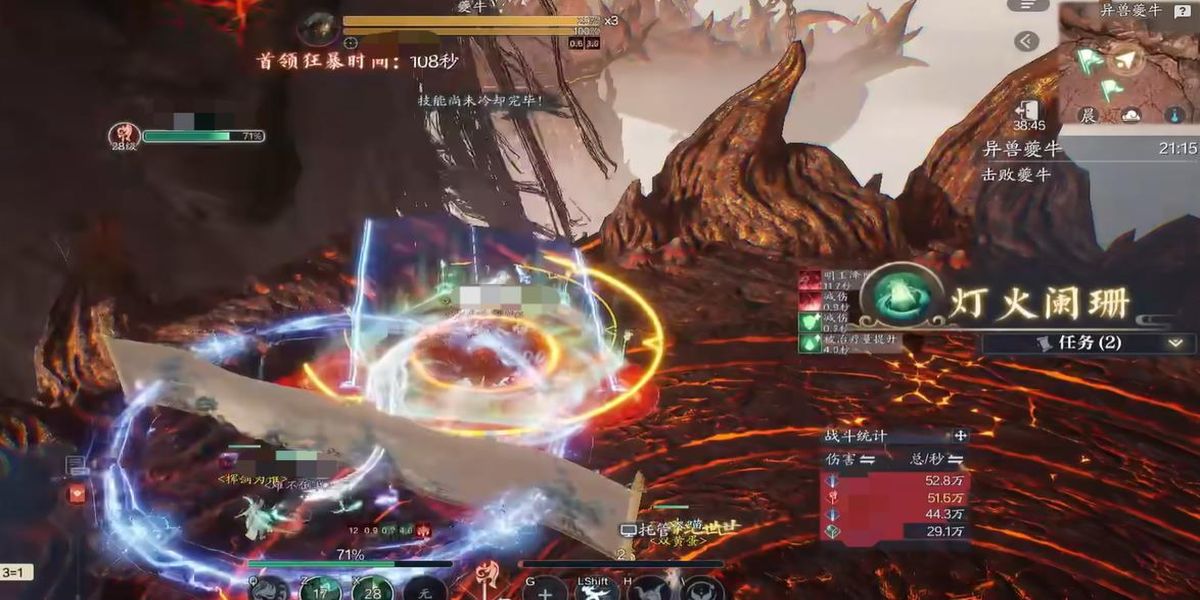Click the minimap help question mark button
The width and height of the screenshot is (1200, 600).
pyautogui.click(x=1181, y=12)
